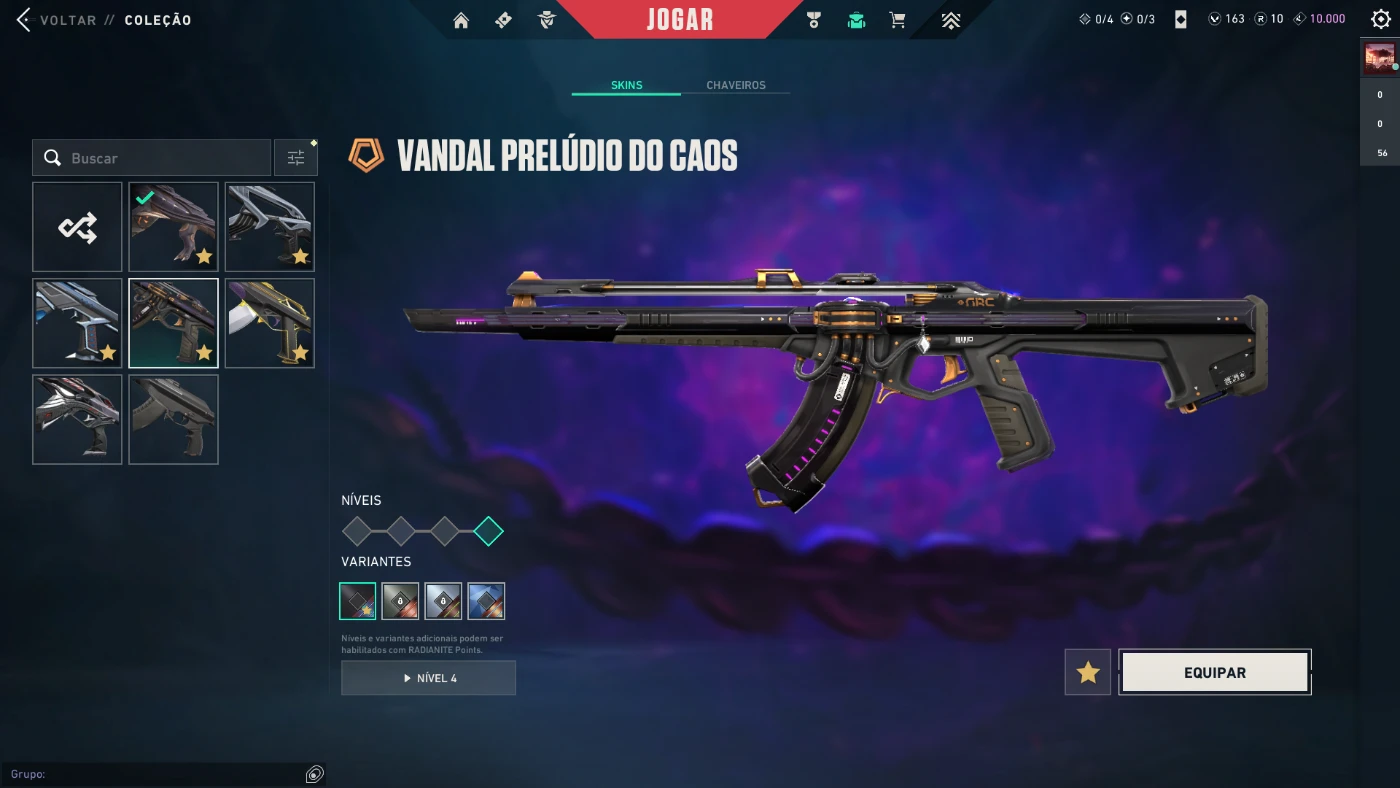The width and height of the screenshot is (1400, 788).
Task: Switch to the Chaveiros tab
Action: [735, 85]
